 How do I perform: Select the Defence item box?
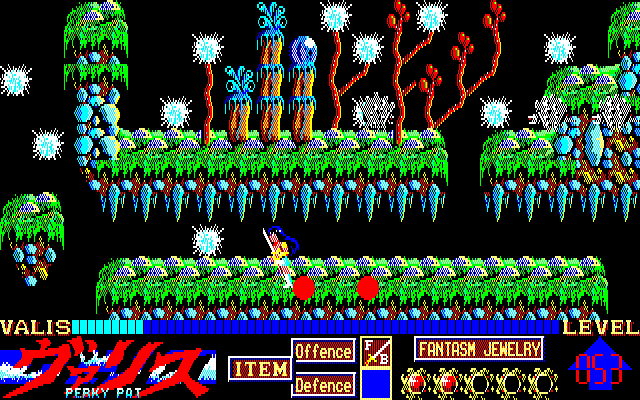pyautogui.click(x=323, y=384)
